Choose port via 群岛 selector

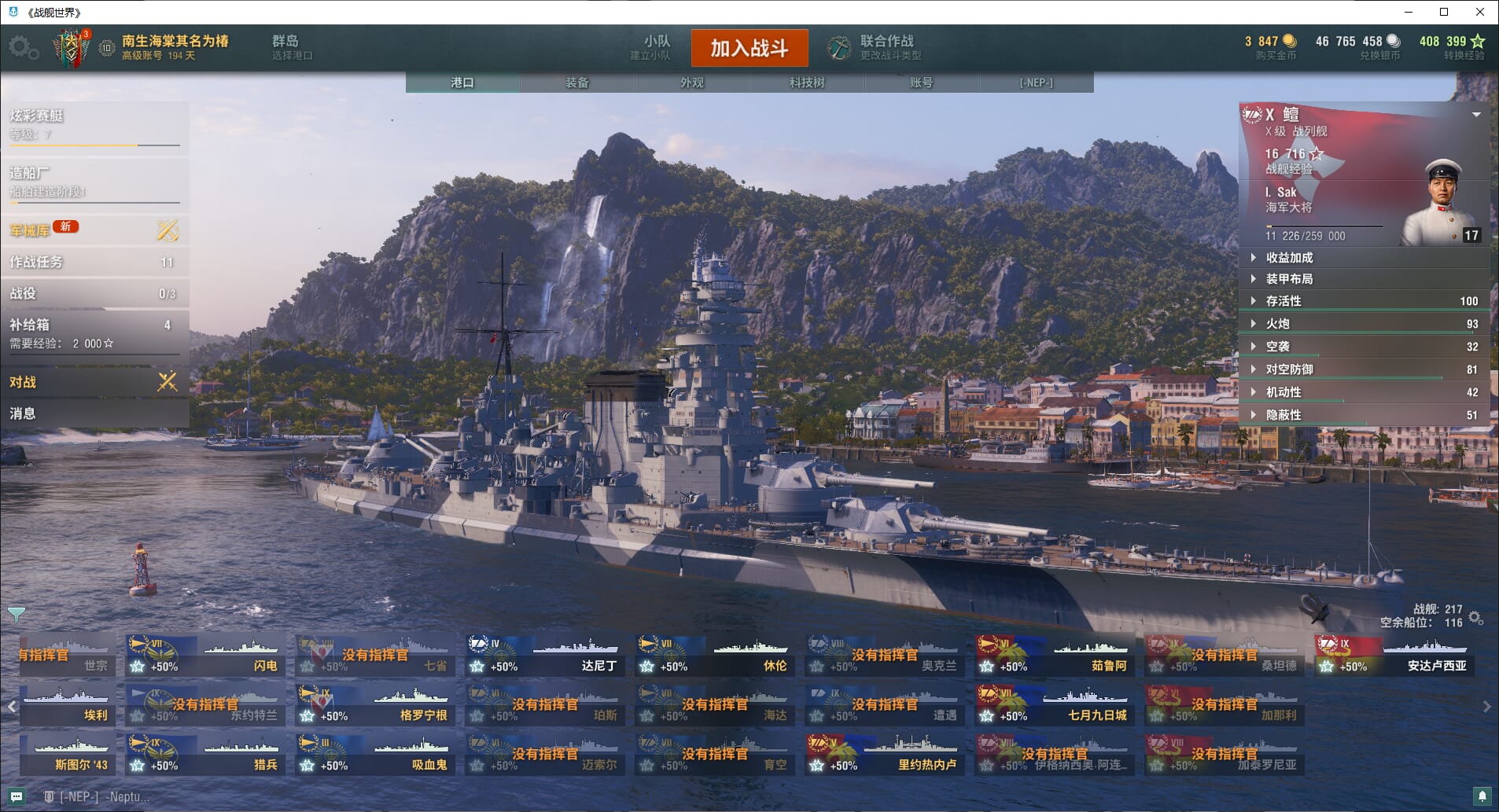pyautogui.click(x=291, y=47)
